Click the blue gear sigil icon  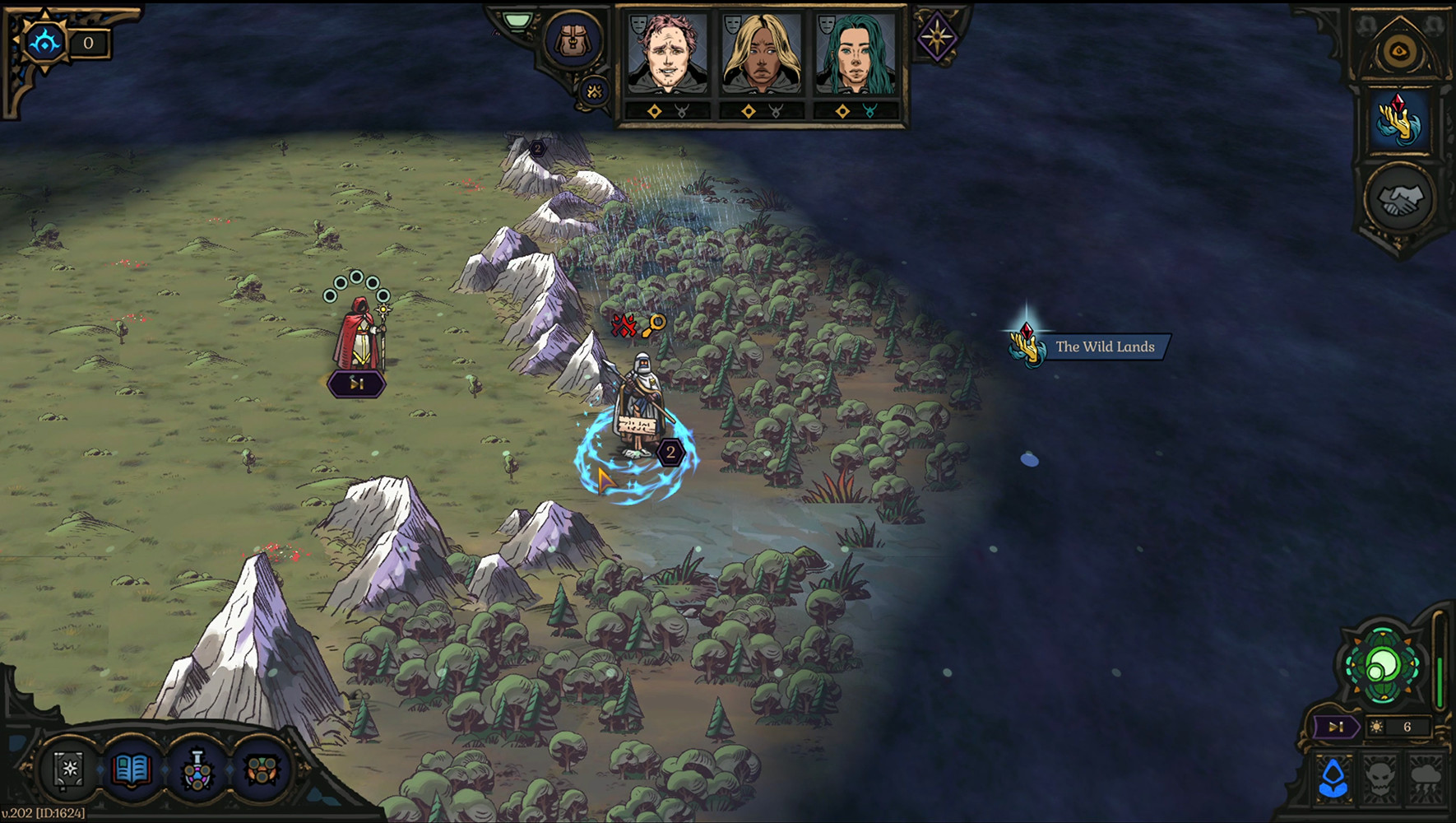pyautogui.click(x=44, y=41)
